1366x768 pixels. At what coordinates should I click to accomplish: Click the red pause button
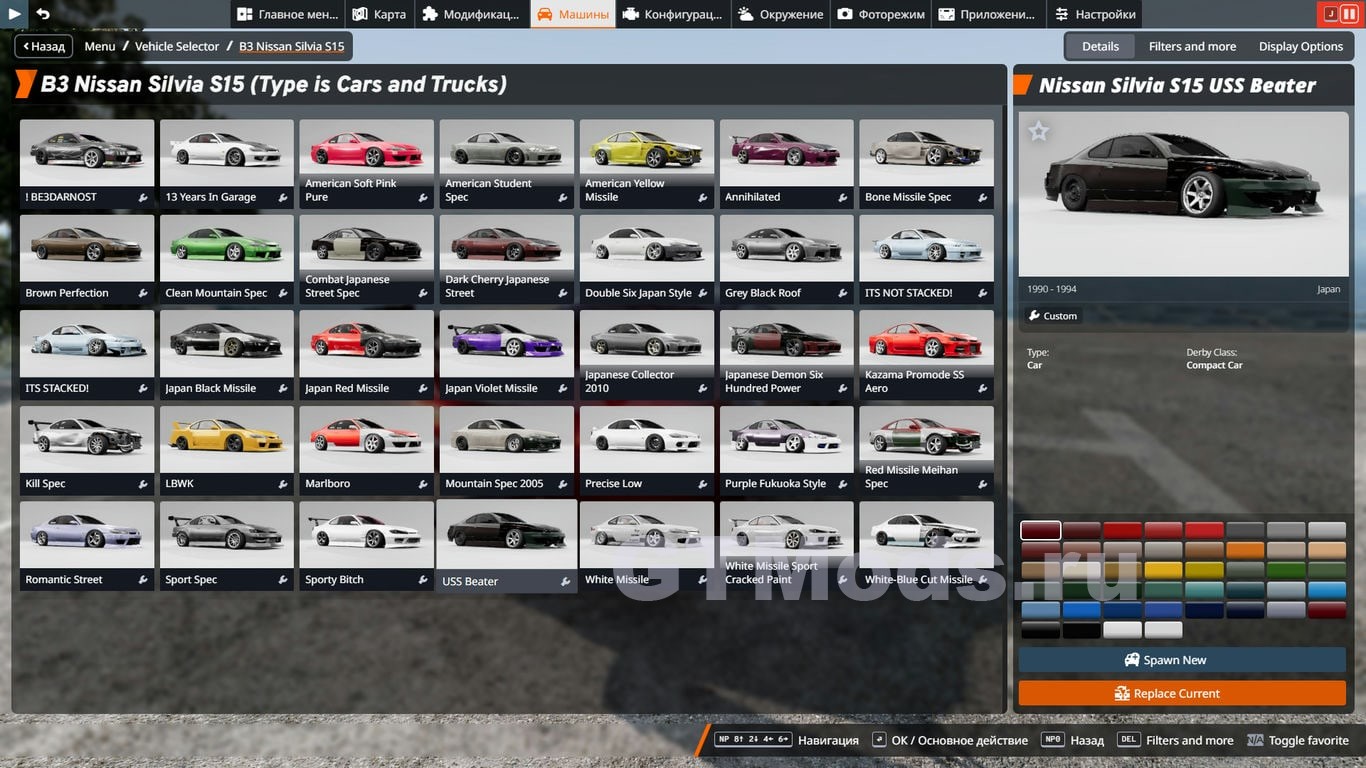pos(1349,14)
